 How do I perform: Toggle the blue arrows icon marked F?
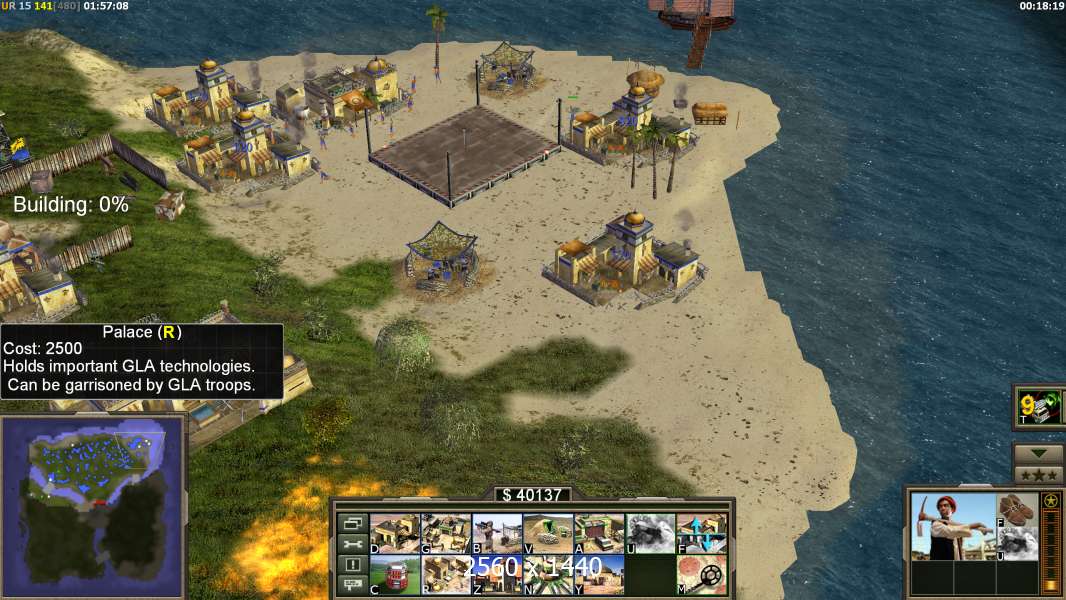click(x=700, y=533)
